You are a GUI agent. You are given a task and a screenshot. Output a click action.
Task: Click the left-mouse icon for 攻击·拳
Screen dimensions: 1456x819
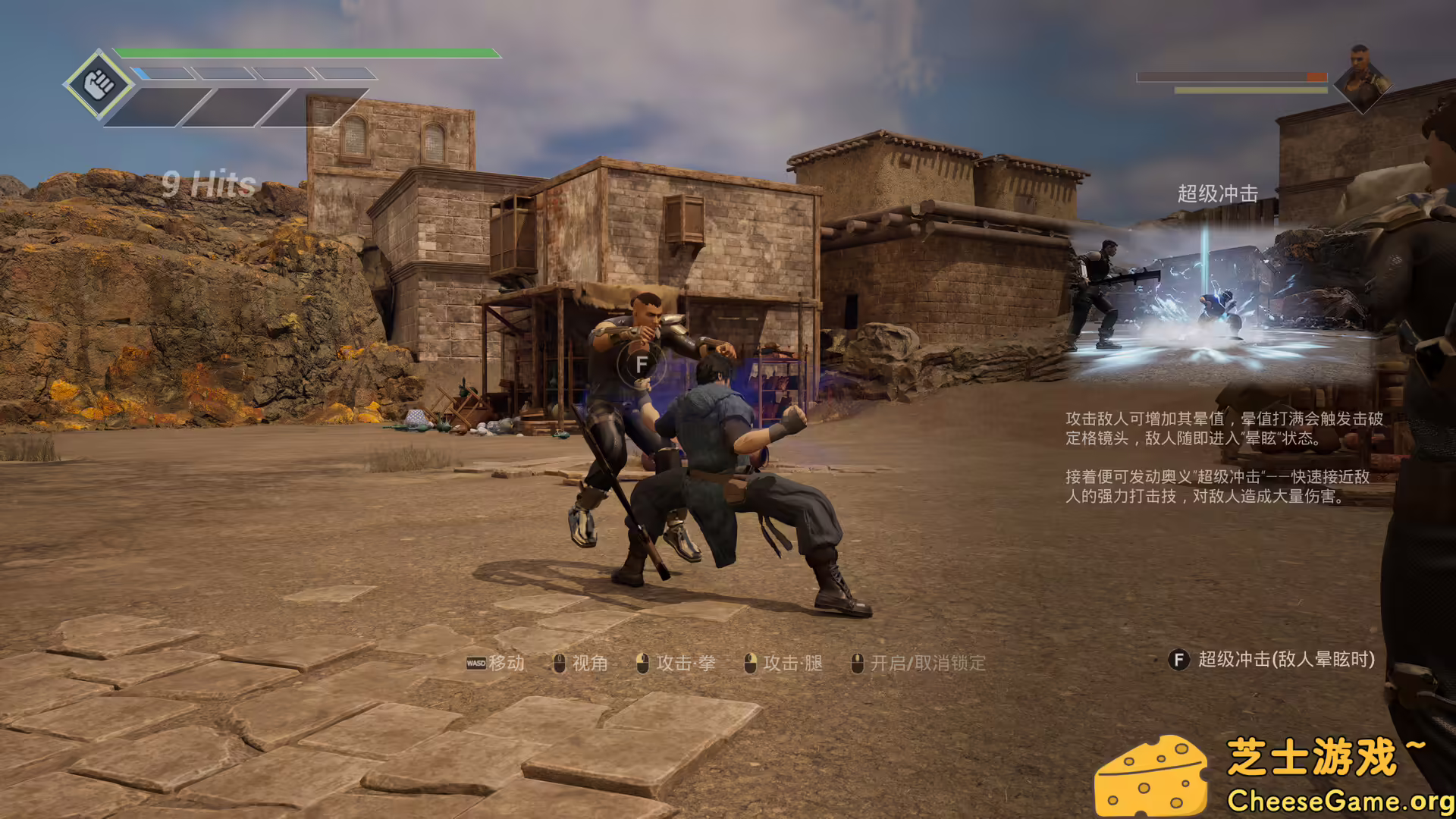click(641, 663)
